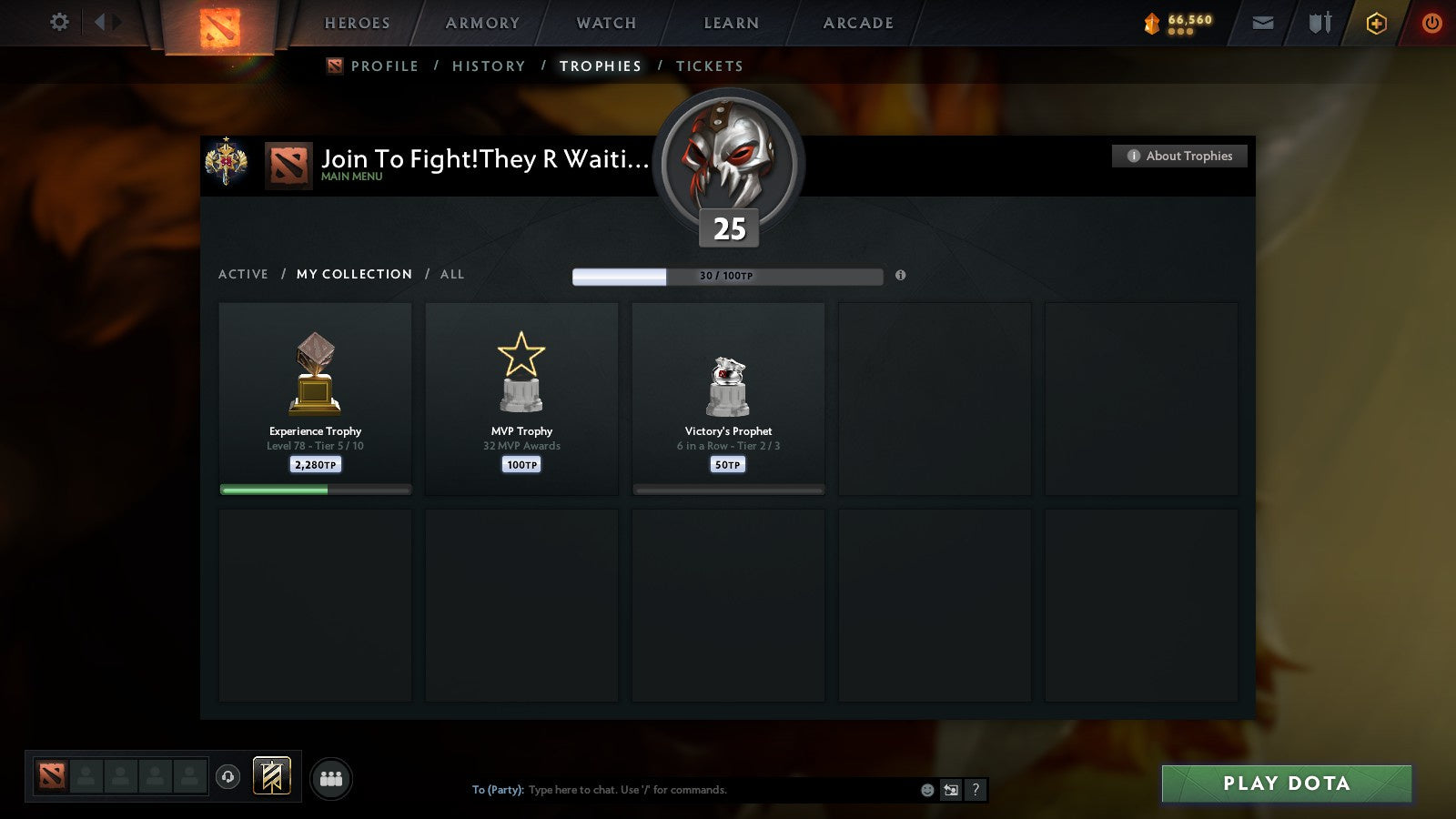Click the chat help question mark
The height and width of the screenshot is (819, 1456).
tap(976, 791)
